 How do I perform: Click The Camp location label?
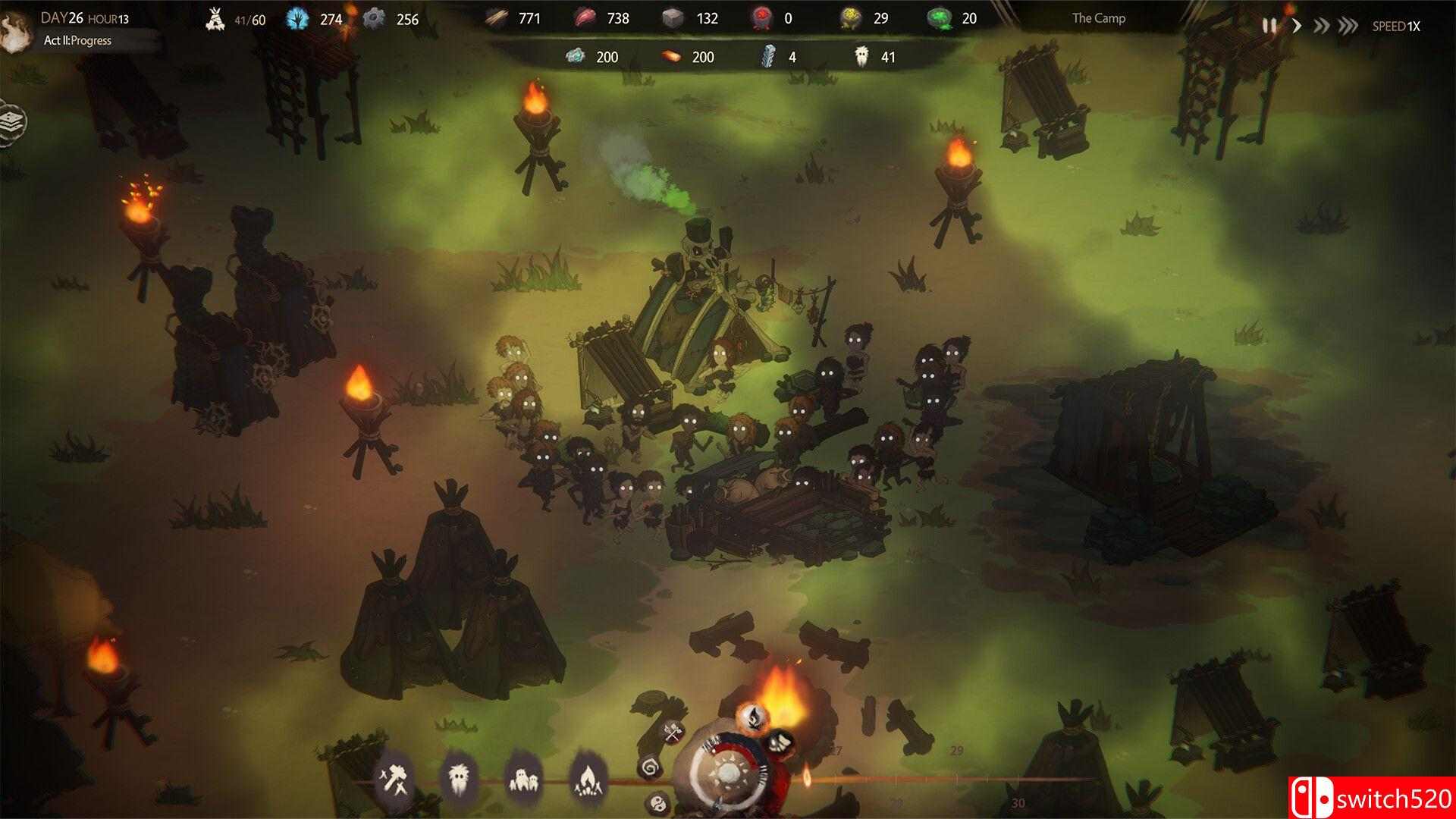tap(1099, 18)
